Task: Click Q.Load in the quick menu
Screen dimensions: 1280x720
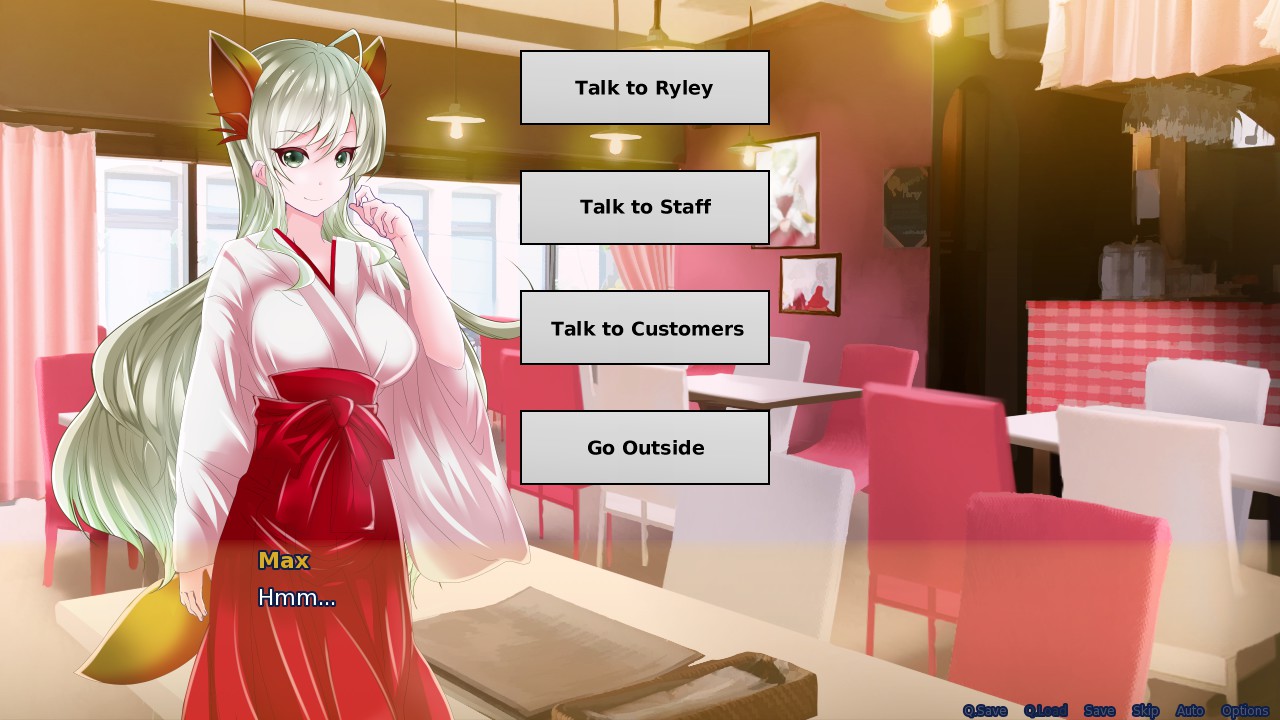Action: pos(1045,711)
